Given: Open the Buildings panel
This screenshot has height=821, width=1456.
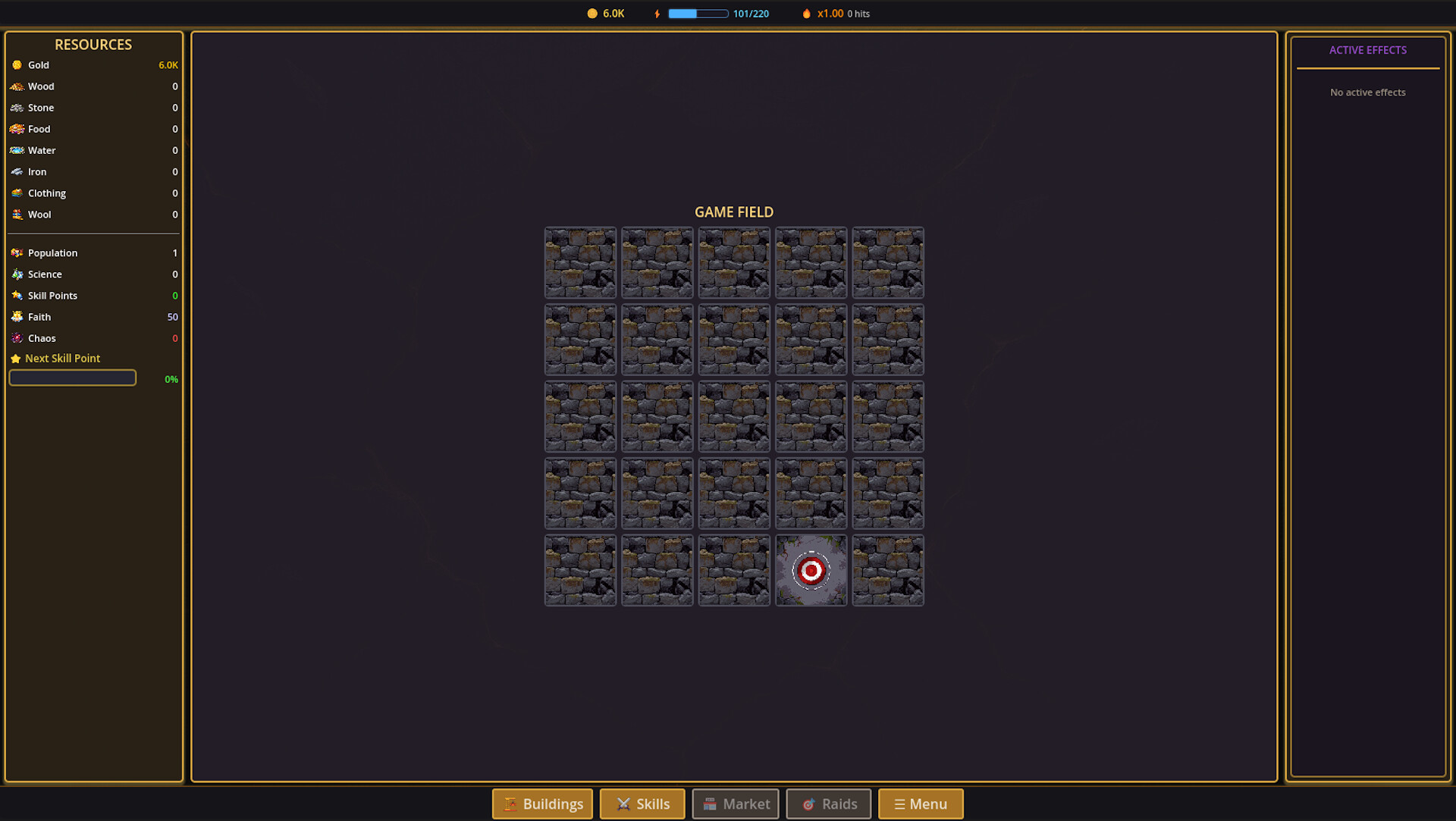Looking at the screenshot, I should point(541,804).
